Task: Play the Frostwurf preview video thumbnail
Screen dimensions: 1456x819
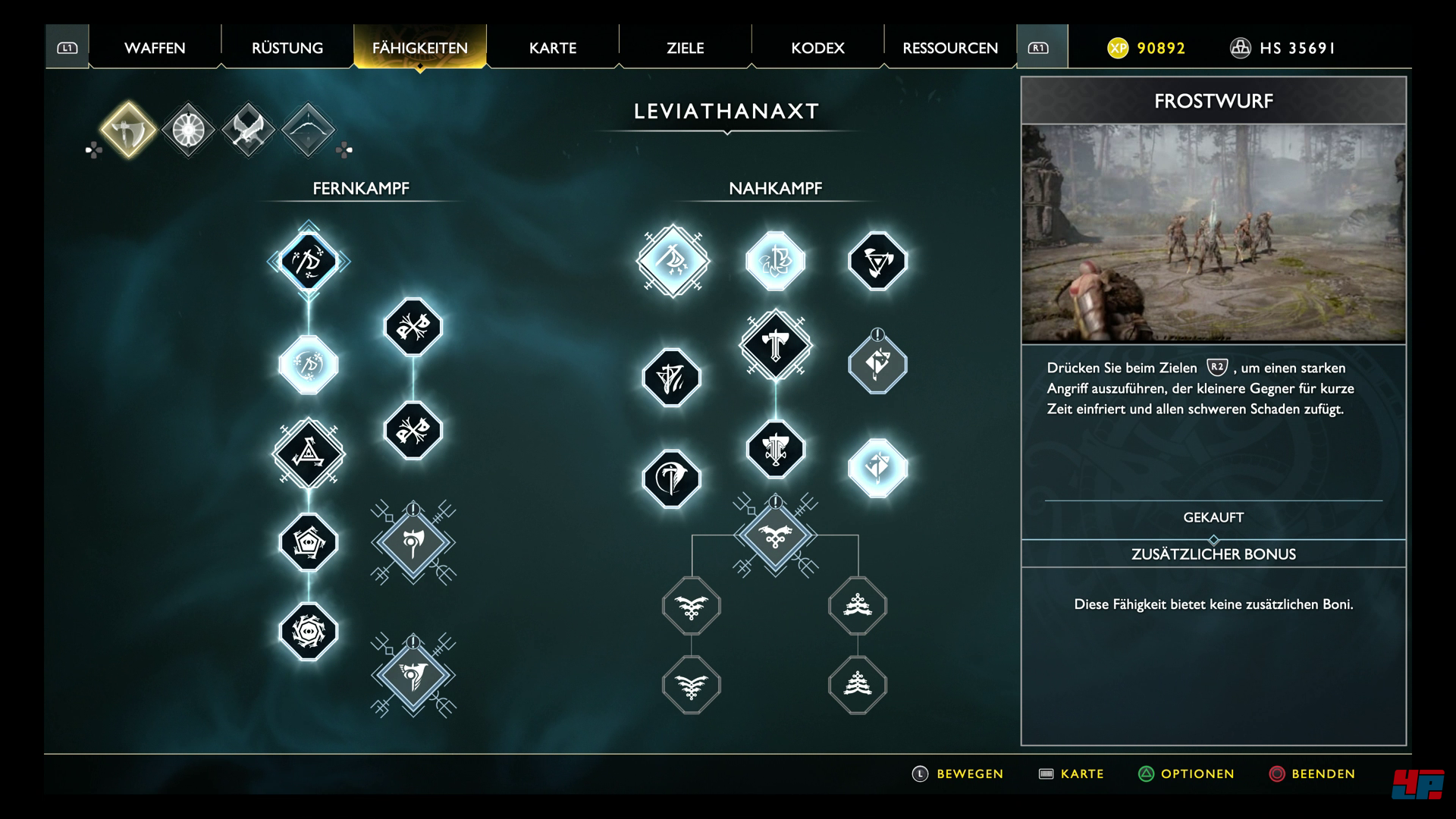Action: pos(1213,234)
